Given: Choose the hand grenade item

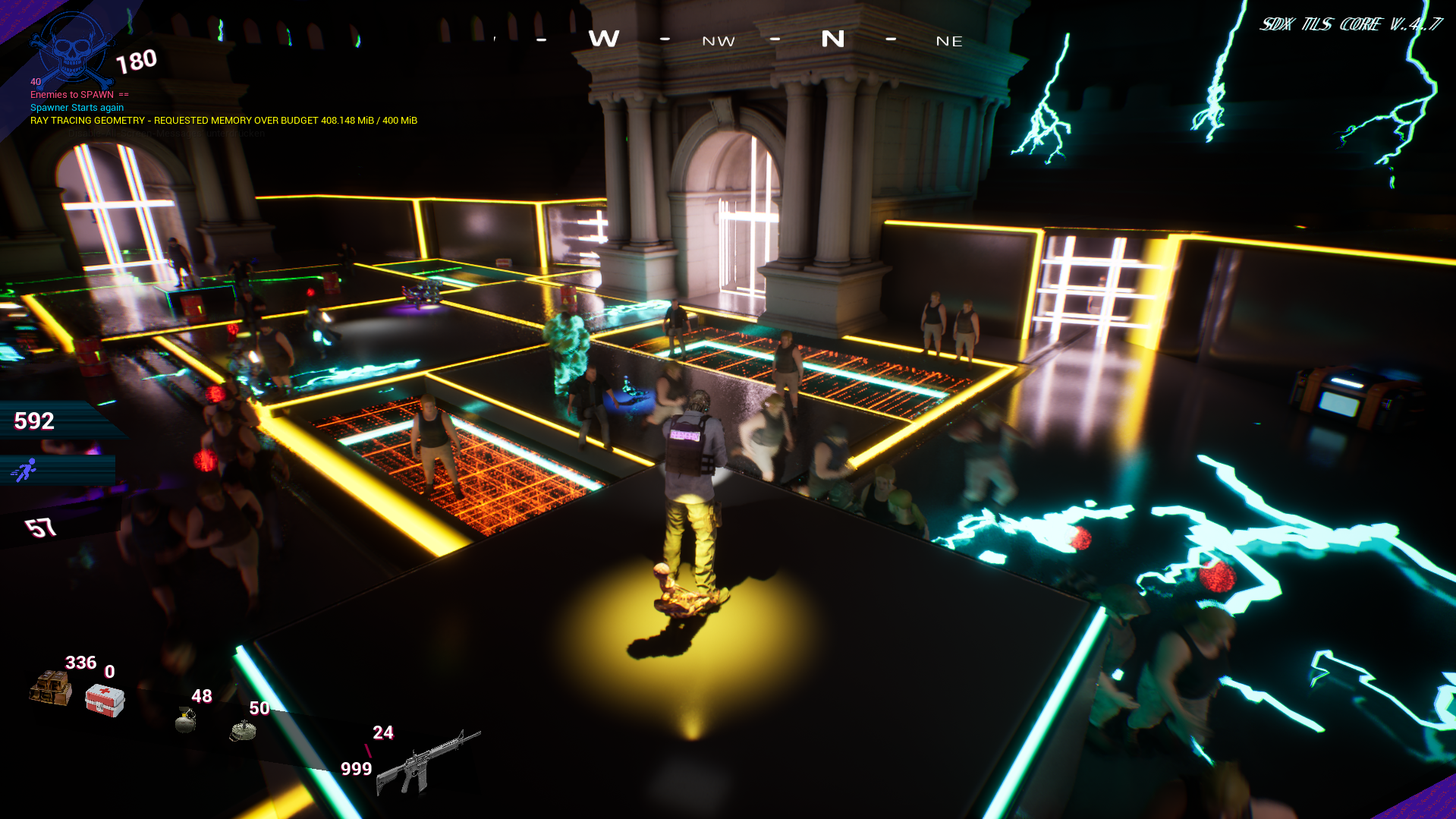Looking at the screenshot, I should click(185, 720).
